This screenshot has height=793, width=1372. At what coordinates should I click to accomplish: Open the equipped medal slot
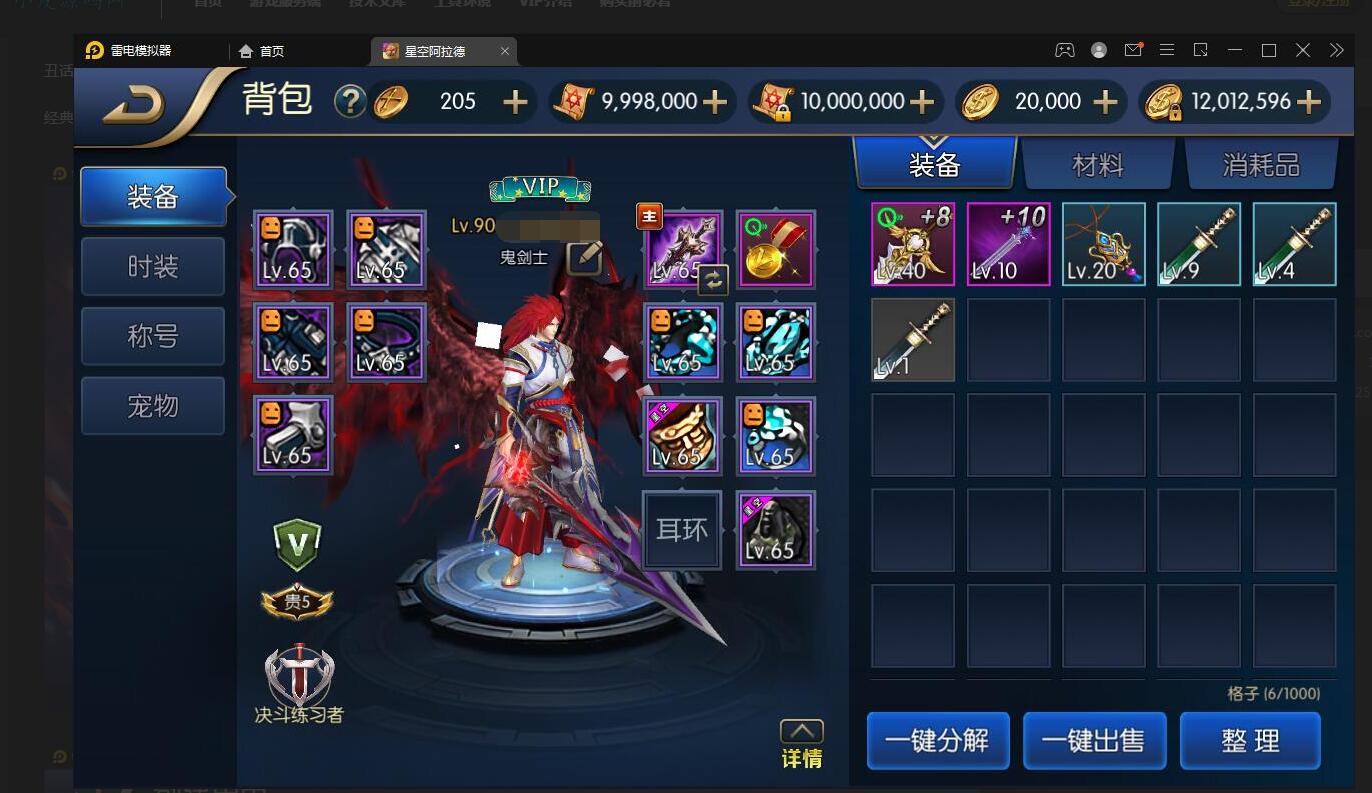pyautogui.click(x=775, y=248)
